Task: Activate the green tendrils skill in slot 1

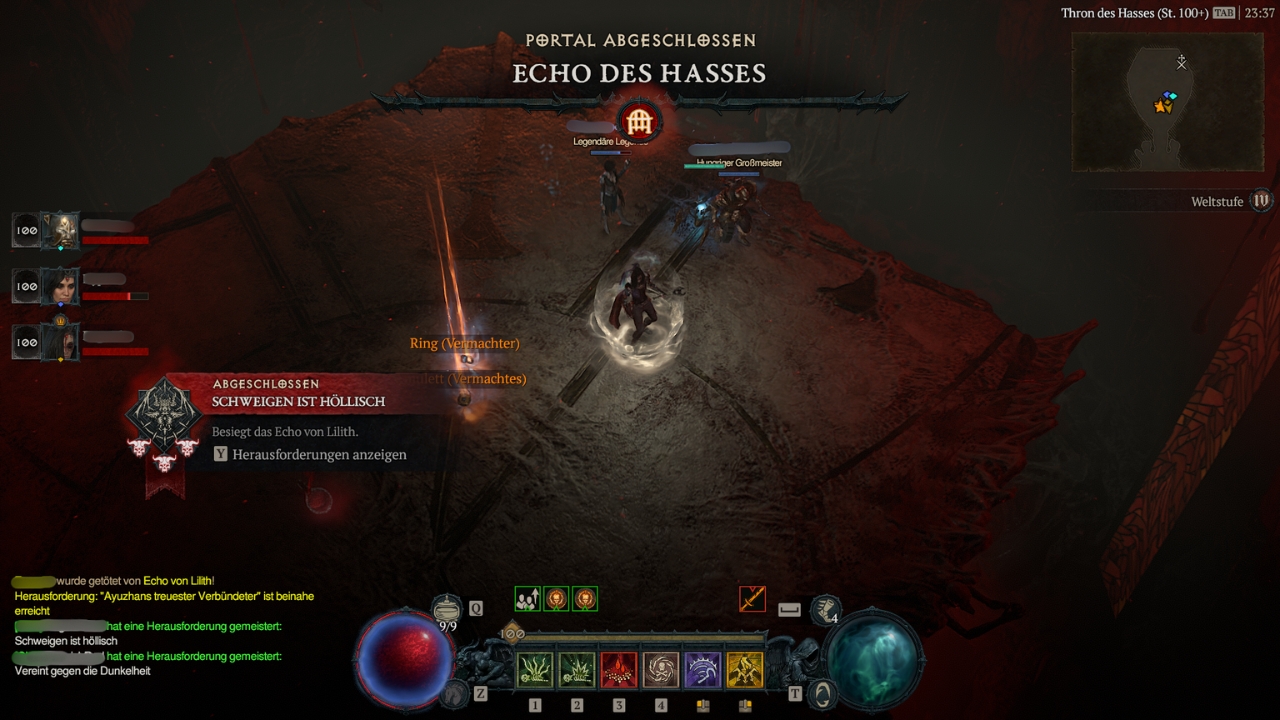Action: [x=535, y=670]
